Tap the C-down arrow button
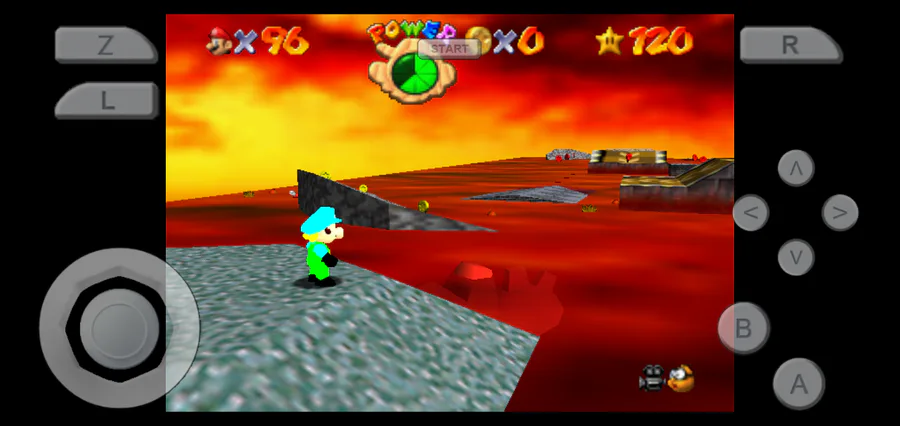Viewport: 900px width, 426px height. [796, 257]
